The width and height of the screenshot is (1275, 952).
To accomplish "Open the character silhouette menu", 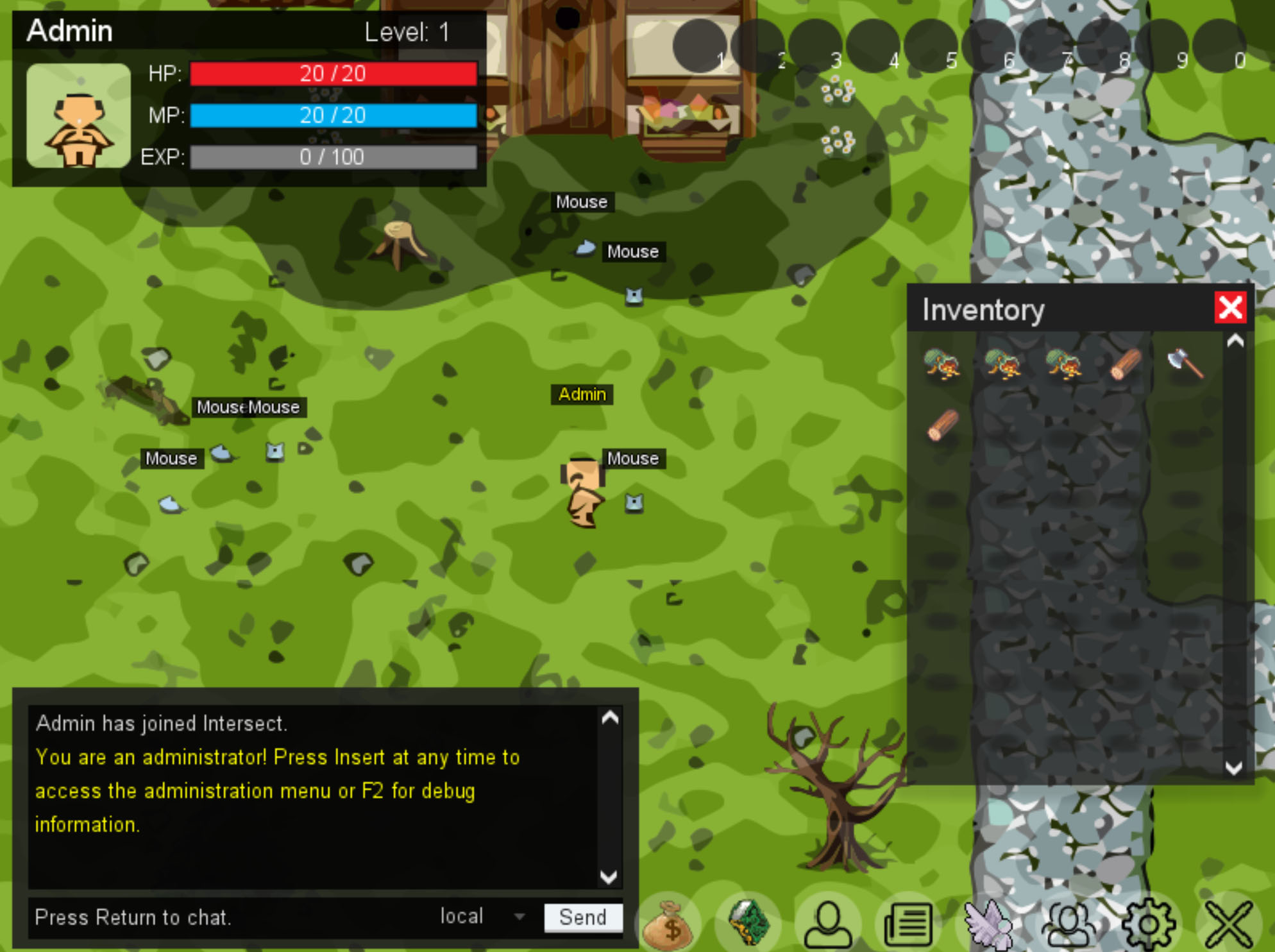I will [828, 925].
